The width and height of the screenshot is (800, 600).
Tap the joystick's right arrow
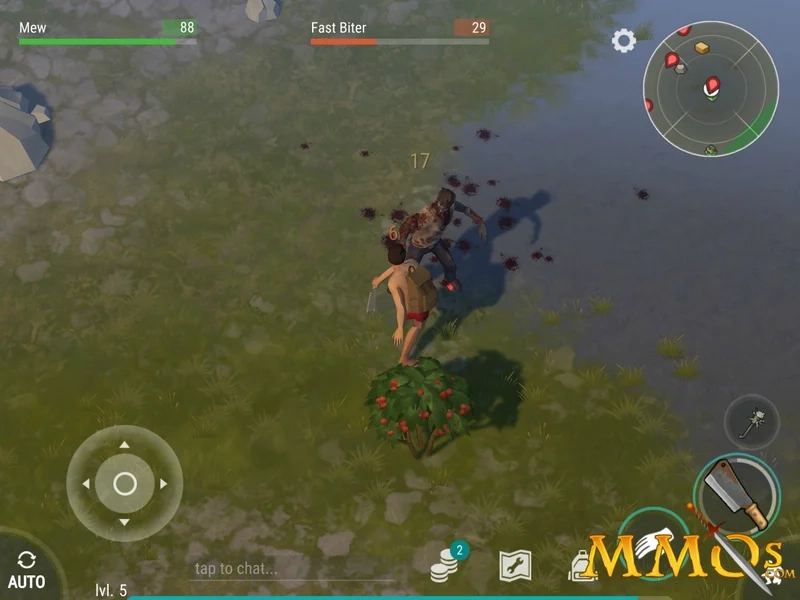pyautogui.click(x=163, y=484)
